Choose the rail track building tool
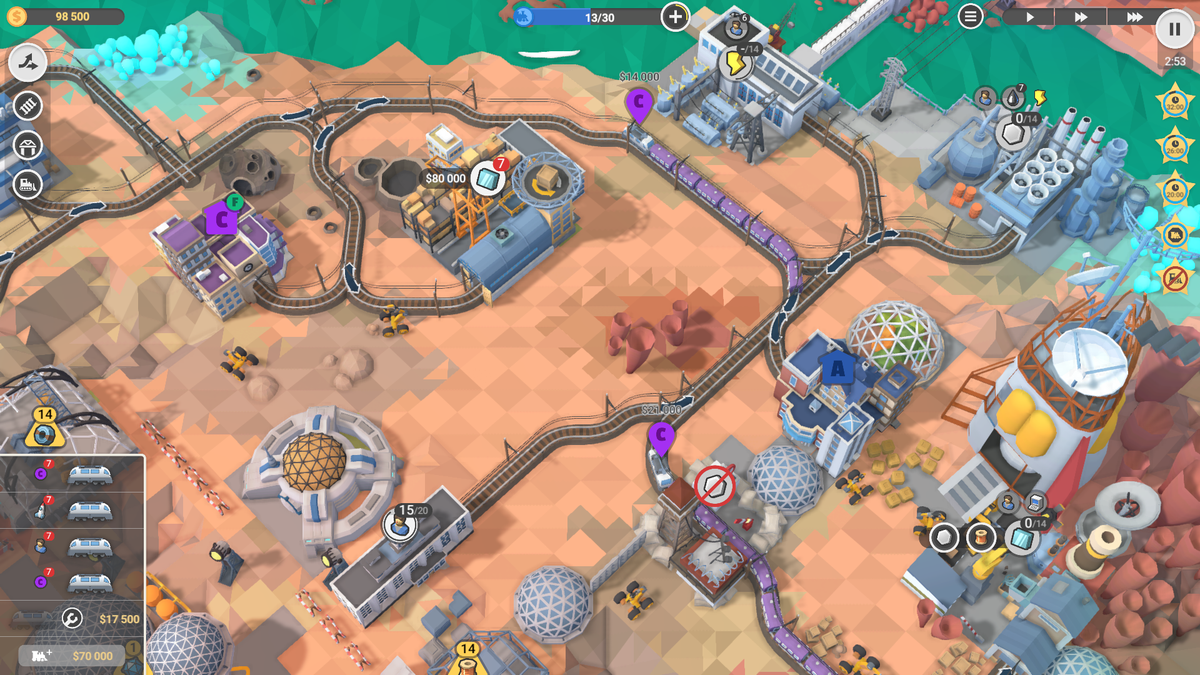1200x675 pixels. [29, 105]
